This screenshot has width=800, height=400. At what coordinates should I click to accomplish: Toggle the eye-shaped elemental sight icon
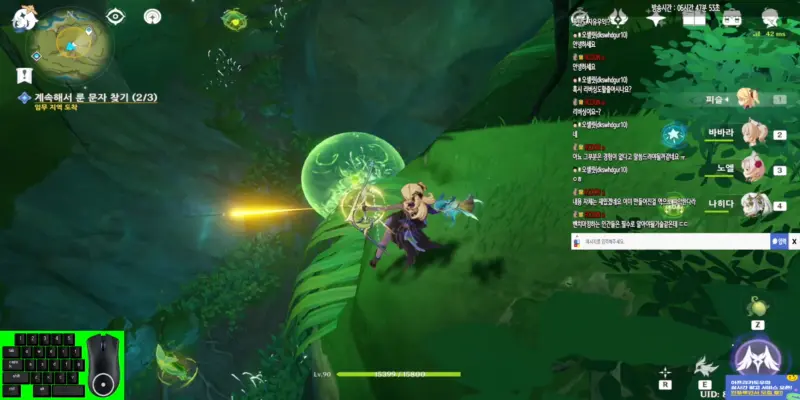tap(117, 16)
